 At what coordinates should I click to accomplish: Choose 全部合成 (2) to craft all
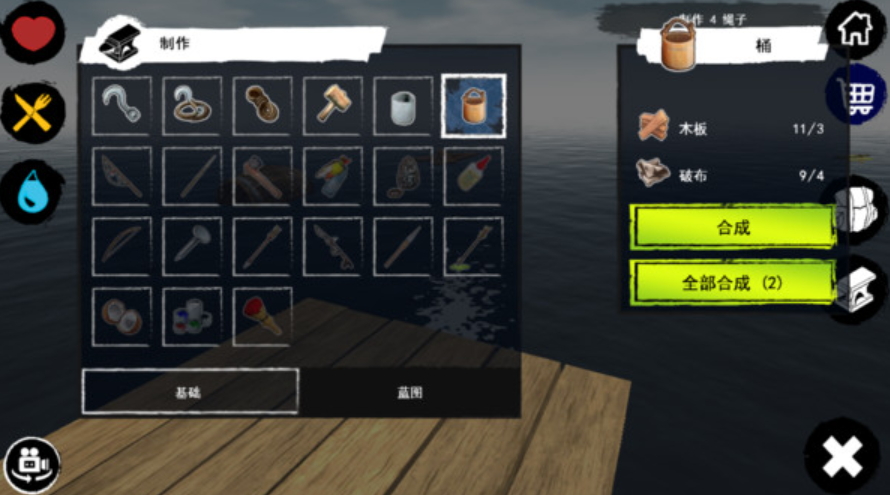coord(732,282)
